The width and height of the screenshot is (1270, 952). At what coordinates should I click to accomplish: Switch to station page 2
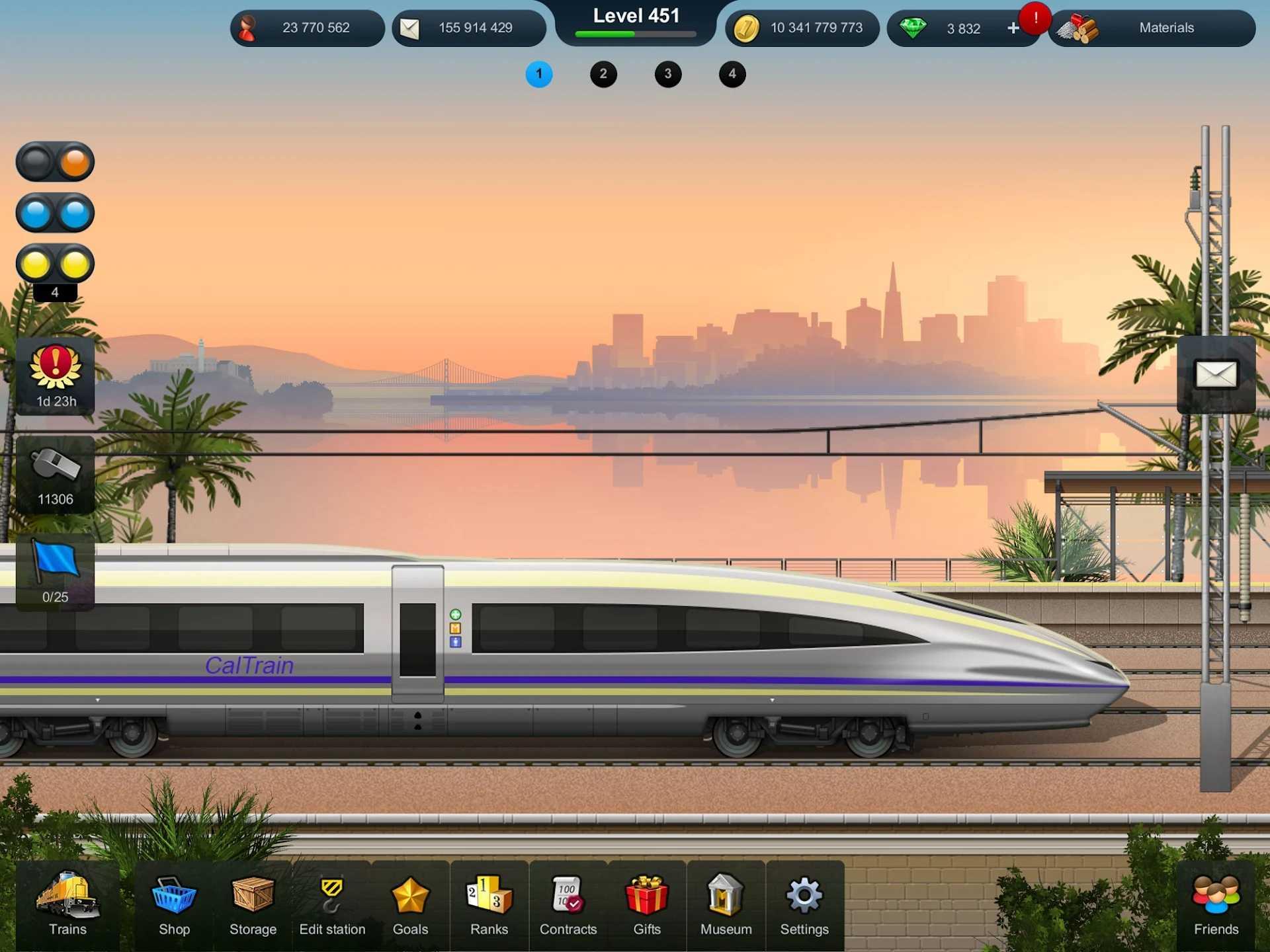click(603, 75)
